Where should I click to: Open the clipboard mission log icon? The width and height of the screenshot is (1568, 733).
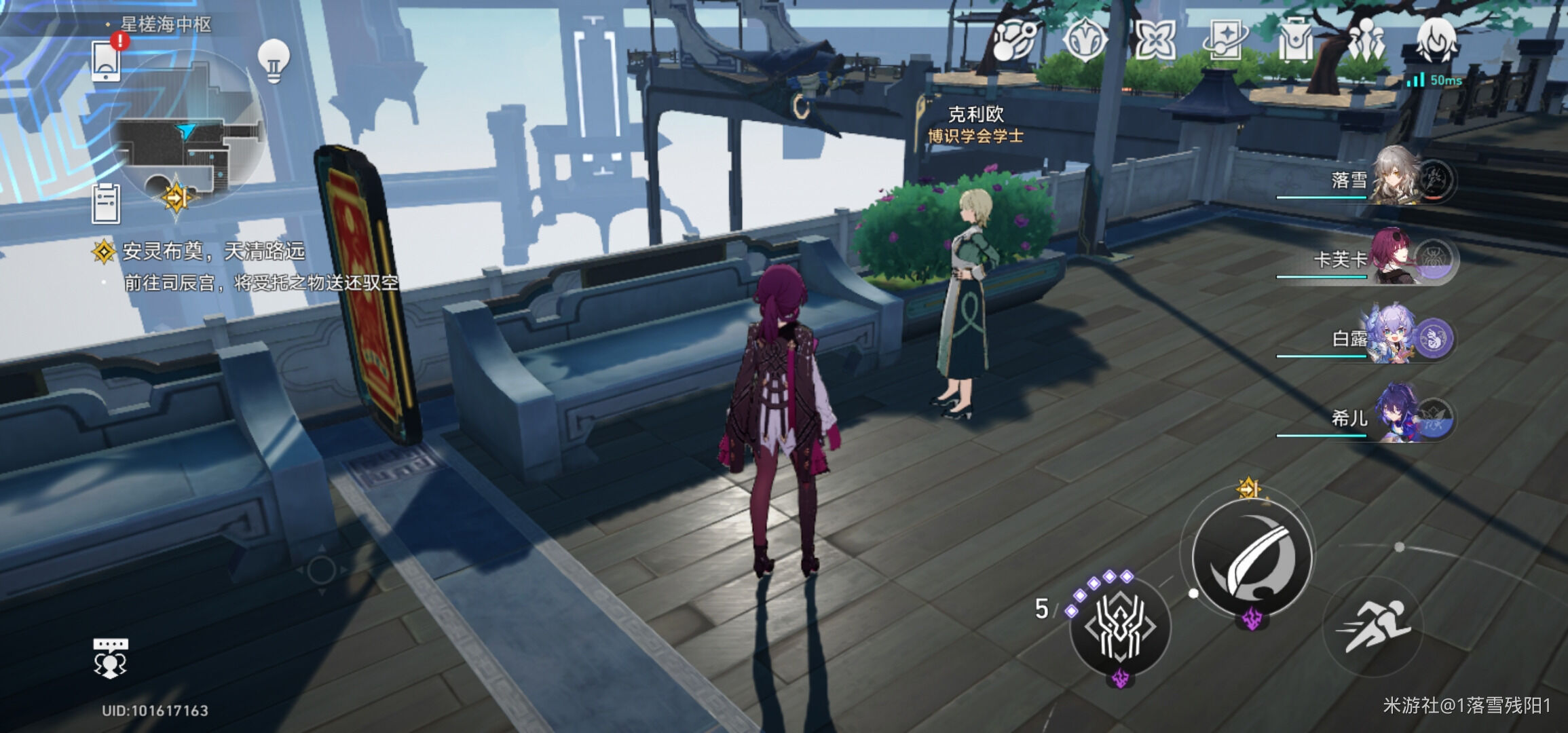click(106, 203)
